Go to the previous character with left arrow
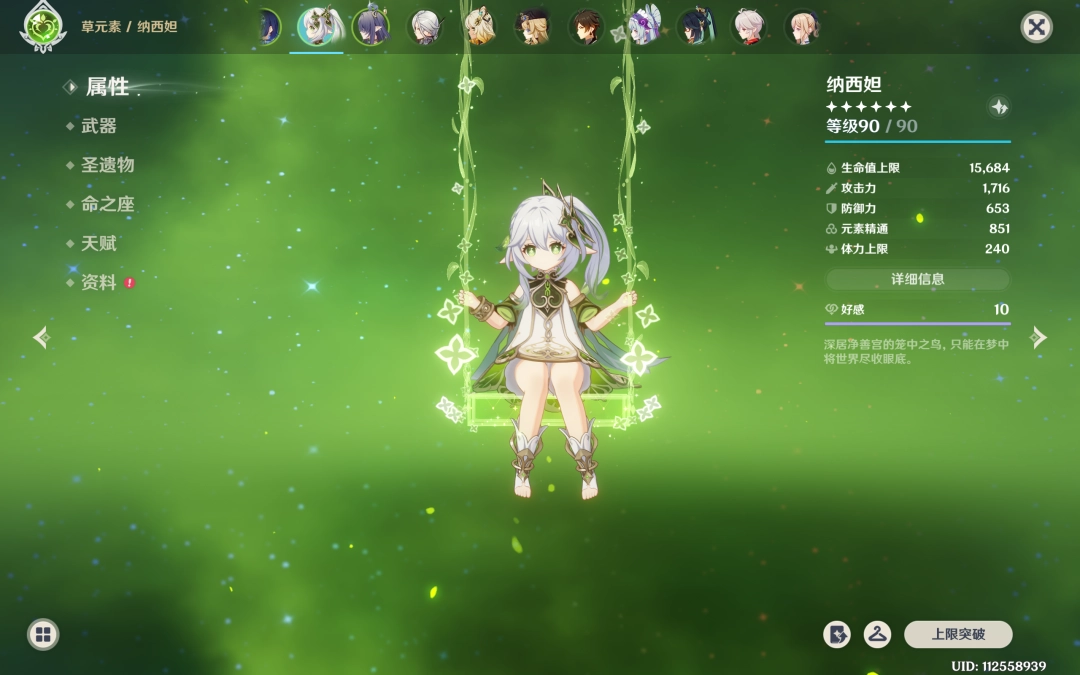The width and height of the screenshot is (1080, 675). coord(41,338)
